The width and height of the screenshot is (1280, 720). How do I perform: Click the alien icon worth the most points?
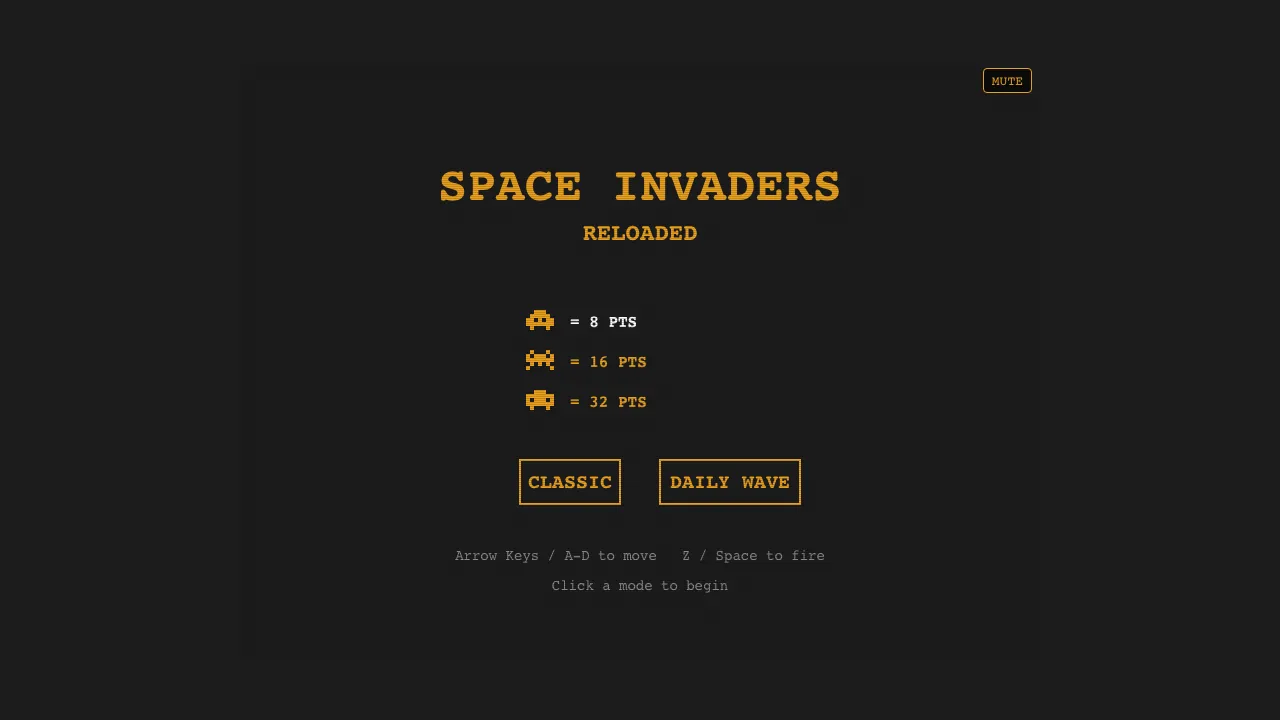click(x=540, y=401)
